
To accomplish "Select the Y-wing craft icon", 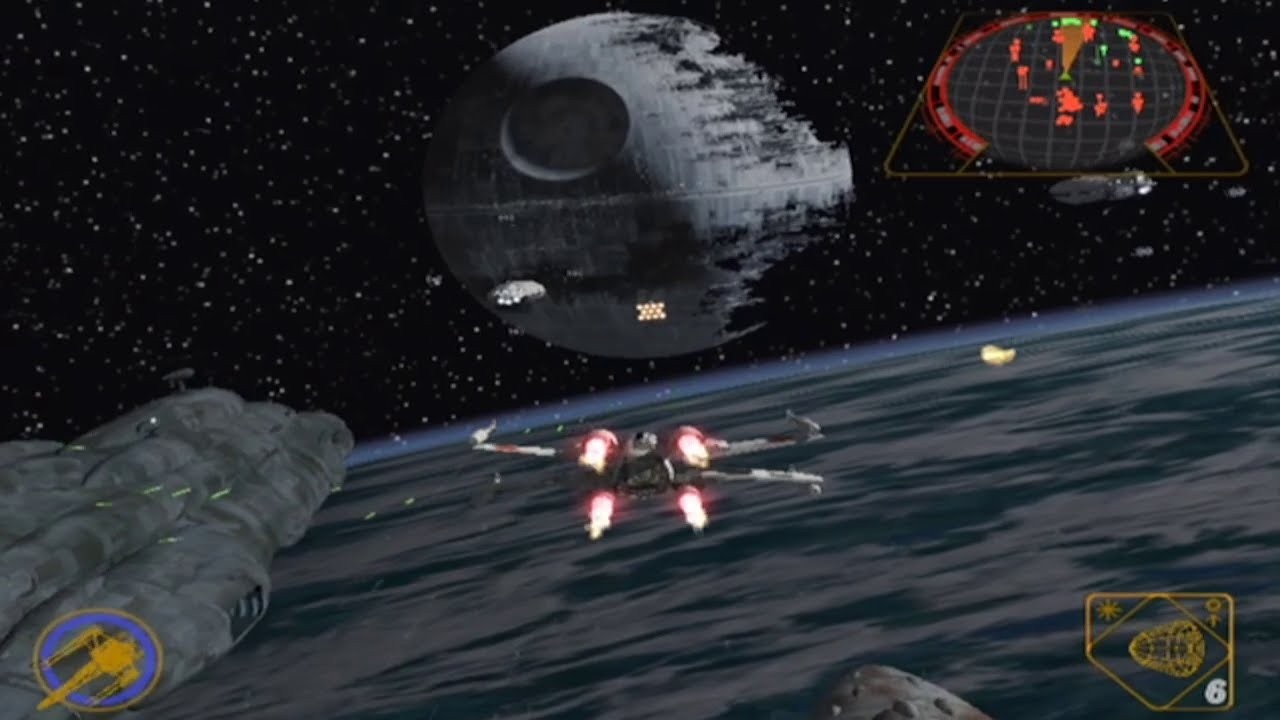I will [97, 659].
